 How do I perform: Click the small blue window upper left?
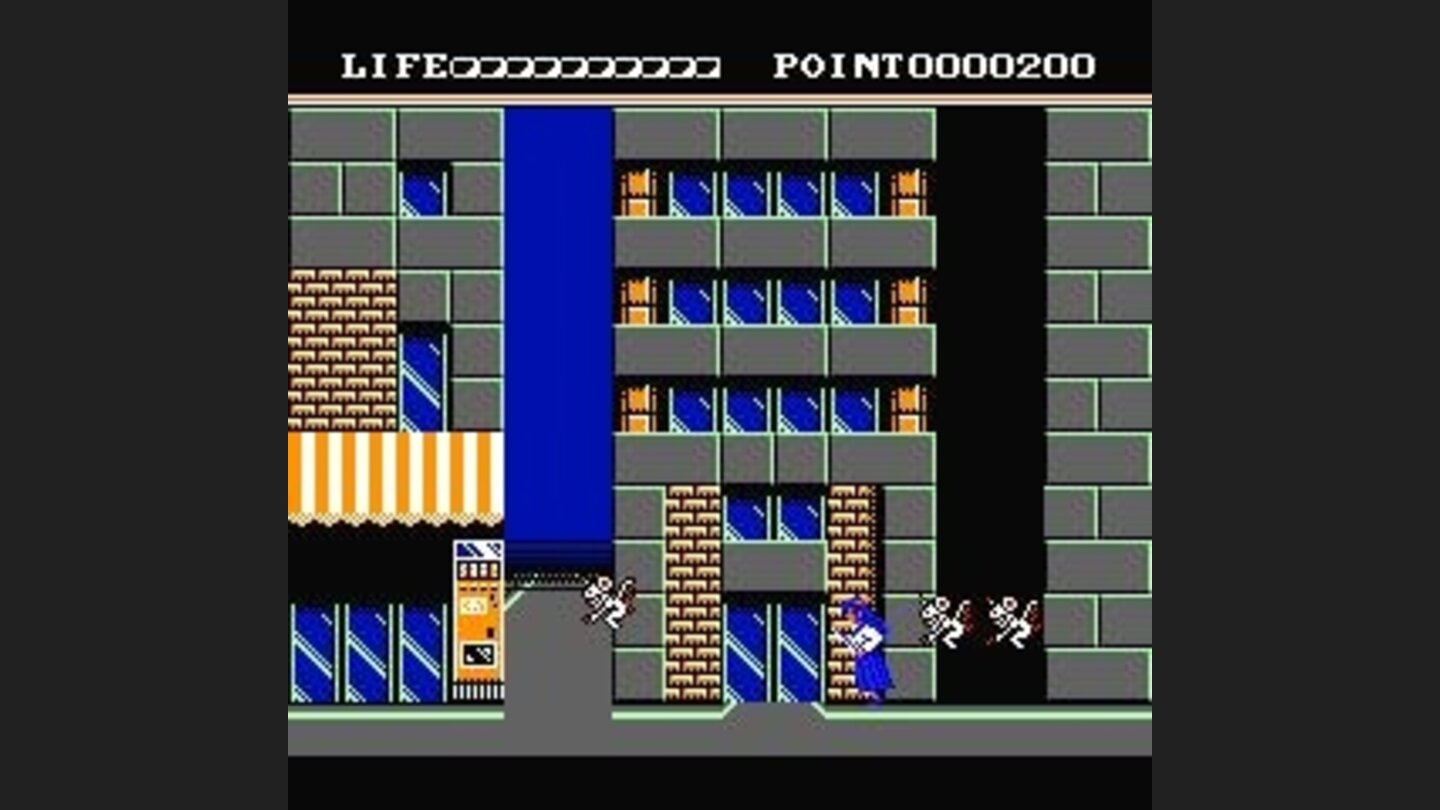pos(424,195)
